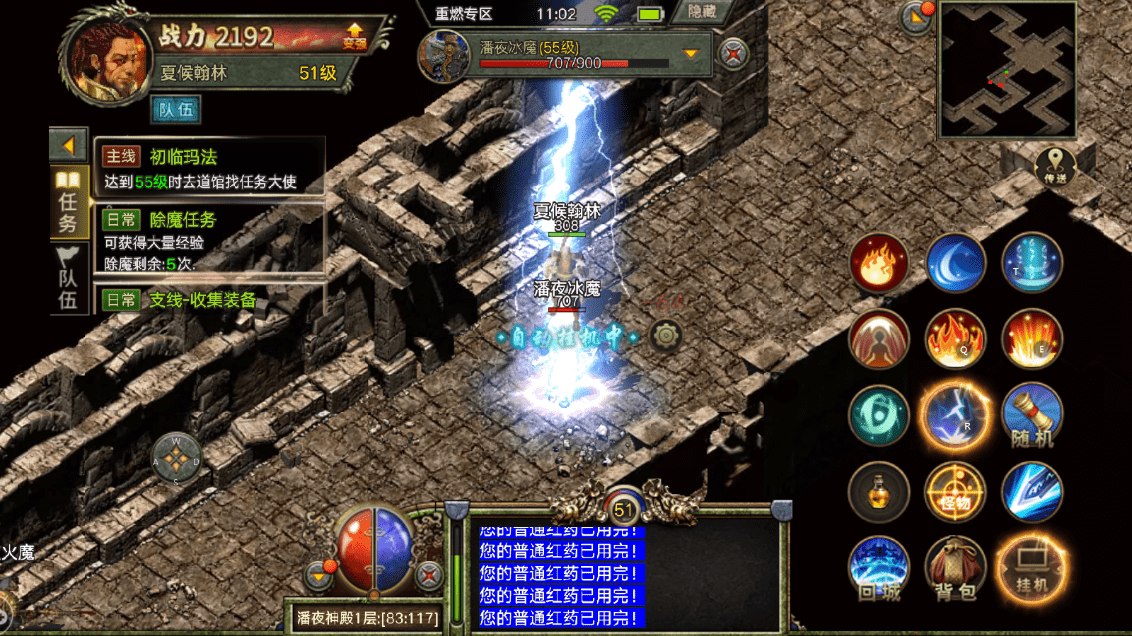Viewport: 1132px width, 636px height.
Task: Open the 背包 backpack
Action: tap(955, 568)
